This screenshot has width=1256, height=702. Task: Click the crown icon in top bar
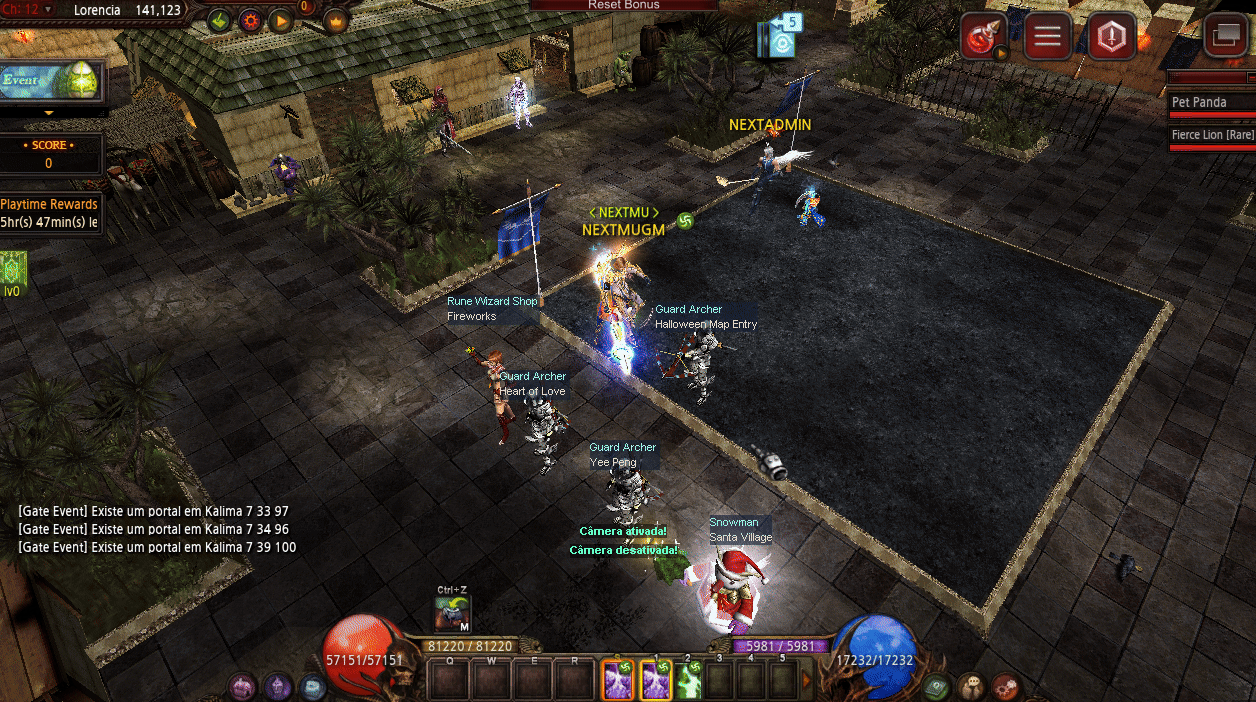pos(335,20)
